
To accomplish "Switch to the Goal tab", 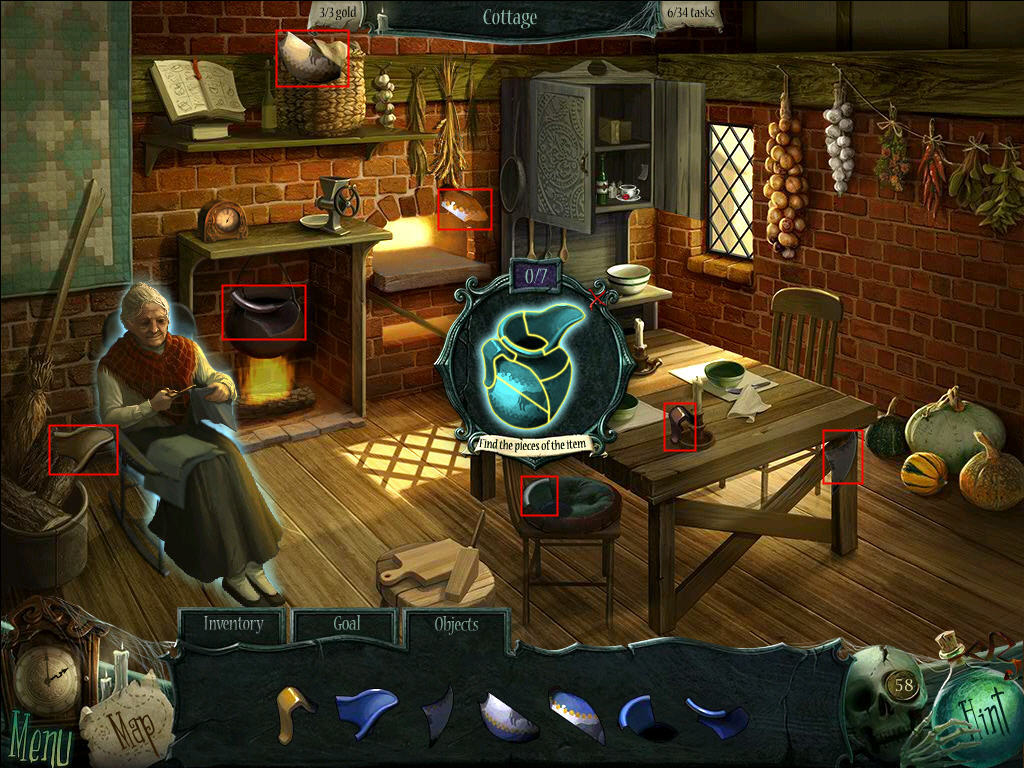I will (346, 624).
